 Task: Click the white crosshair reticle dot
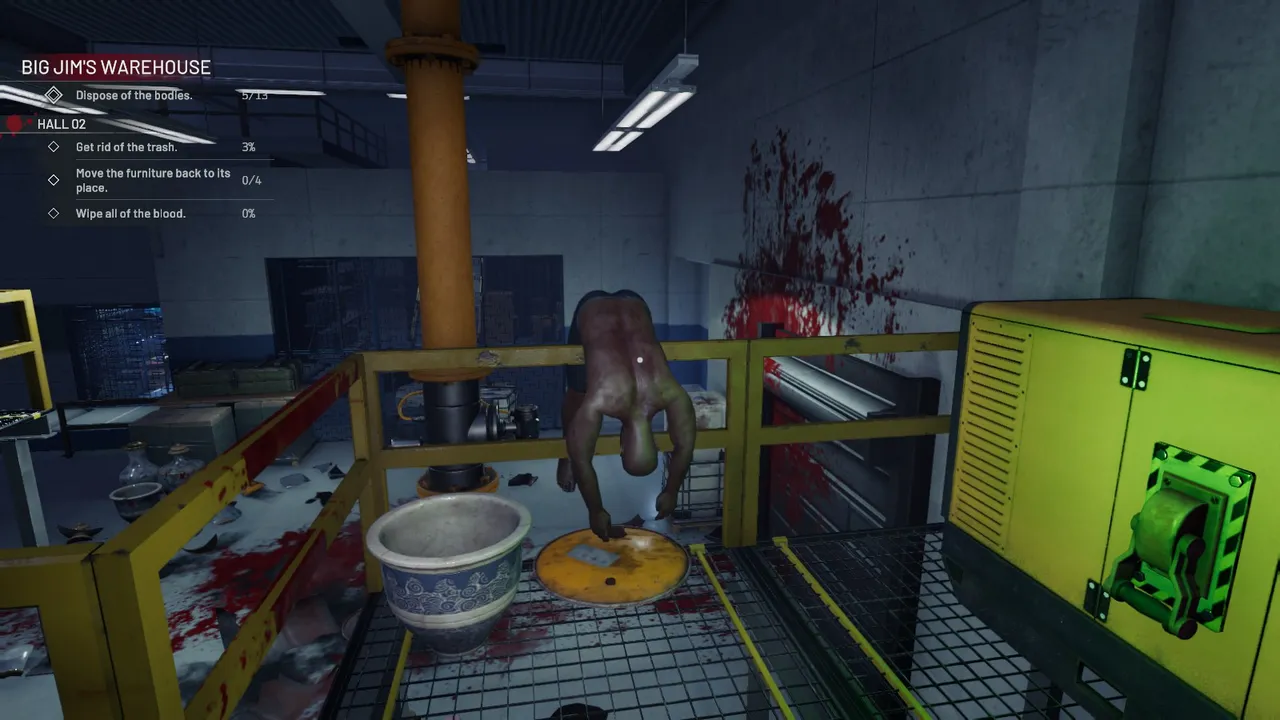[639, 359]
